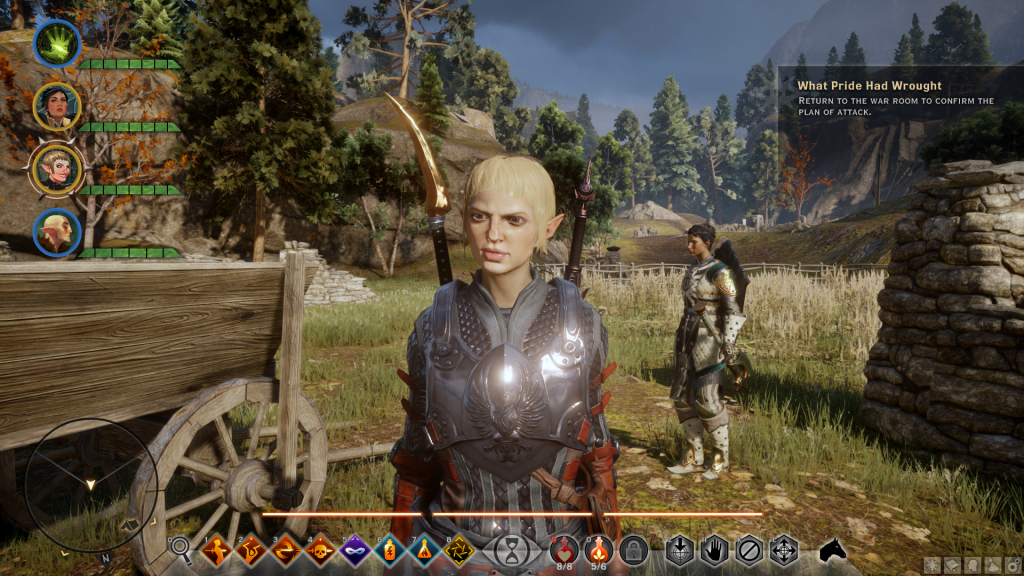Click the magnifying glass search icon
1024x576 pixels.
180,548
